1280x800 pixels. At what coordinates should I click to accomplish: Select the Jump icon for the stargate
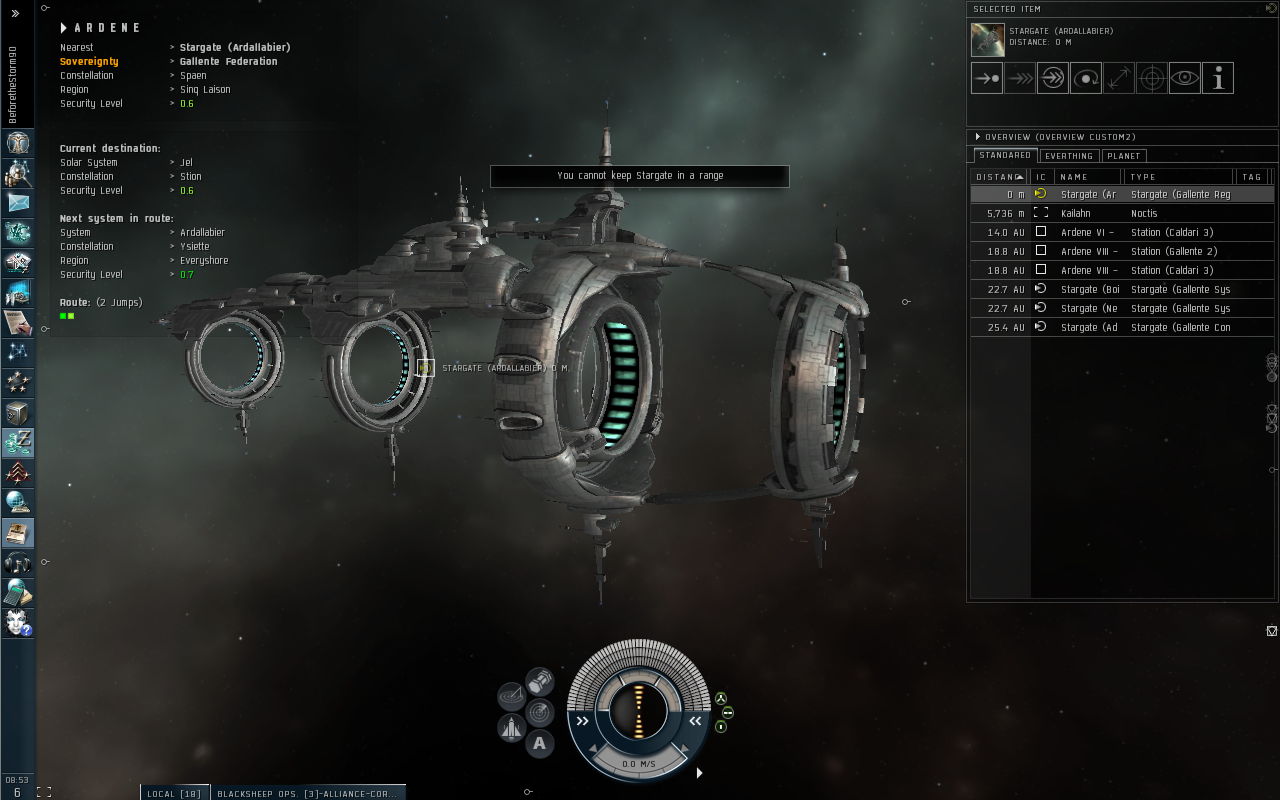click(x=1052, y=77)
